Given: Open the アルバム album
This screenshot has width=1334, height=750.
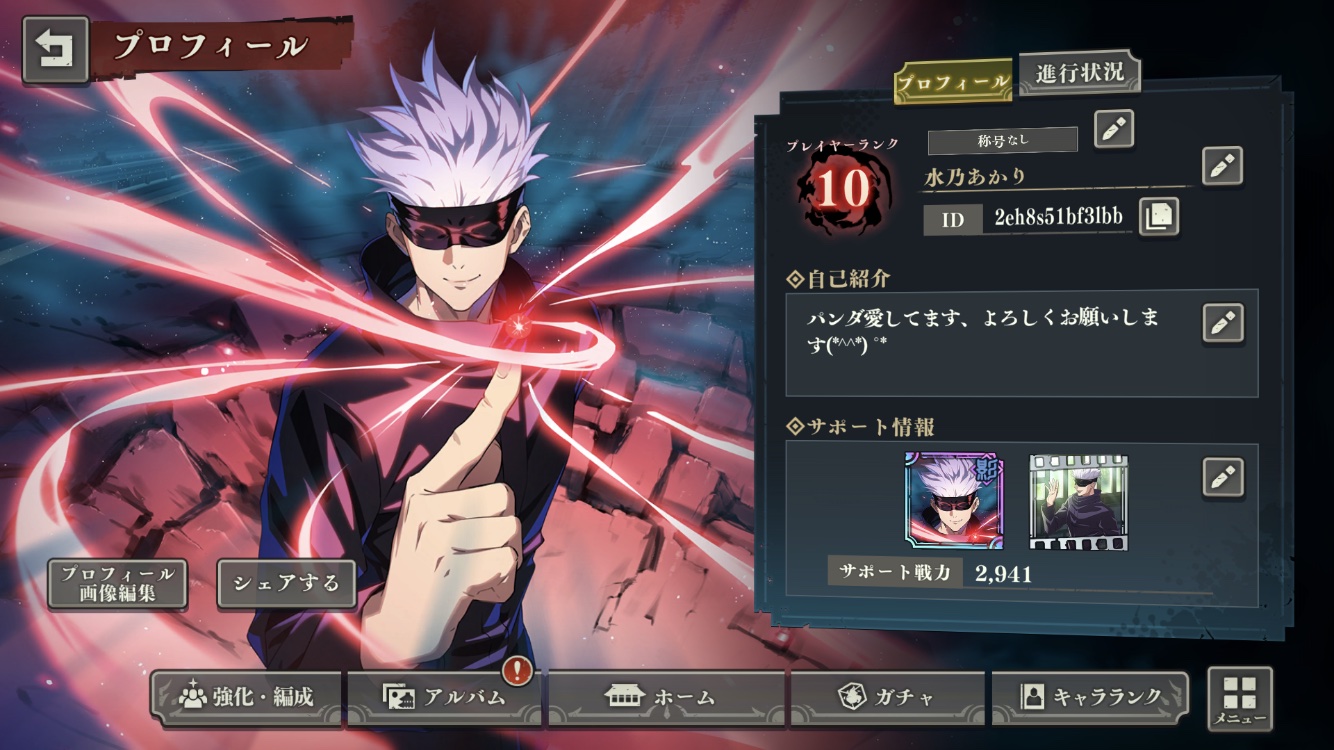Looking at the screenshot, I should pos(445,697).
